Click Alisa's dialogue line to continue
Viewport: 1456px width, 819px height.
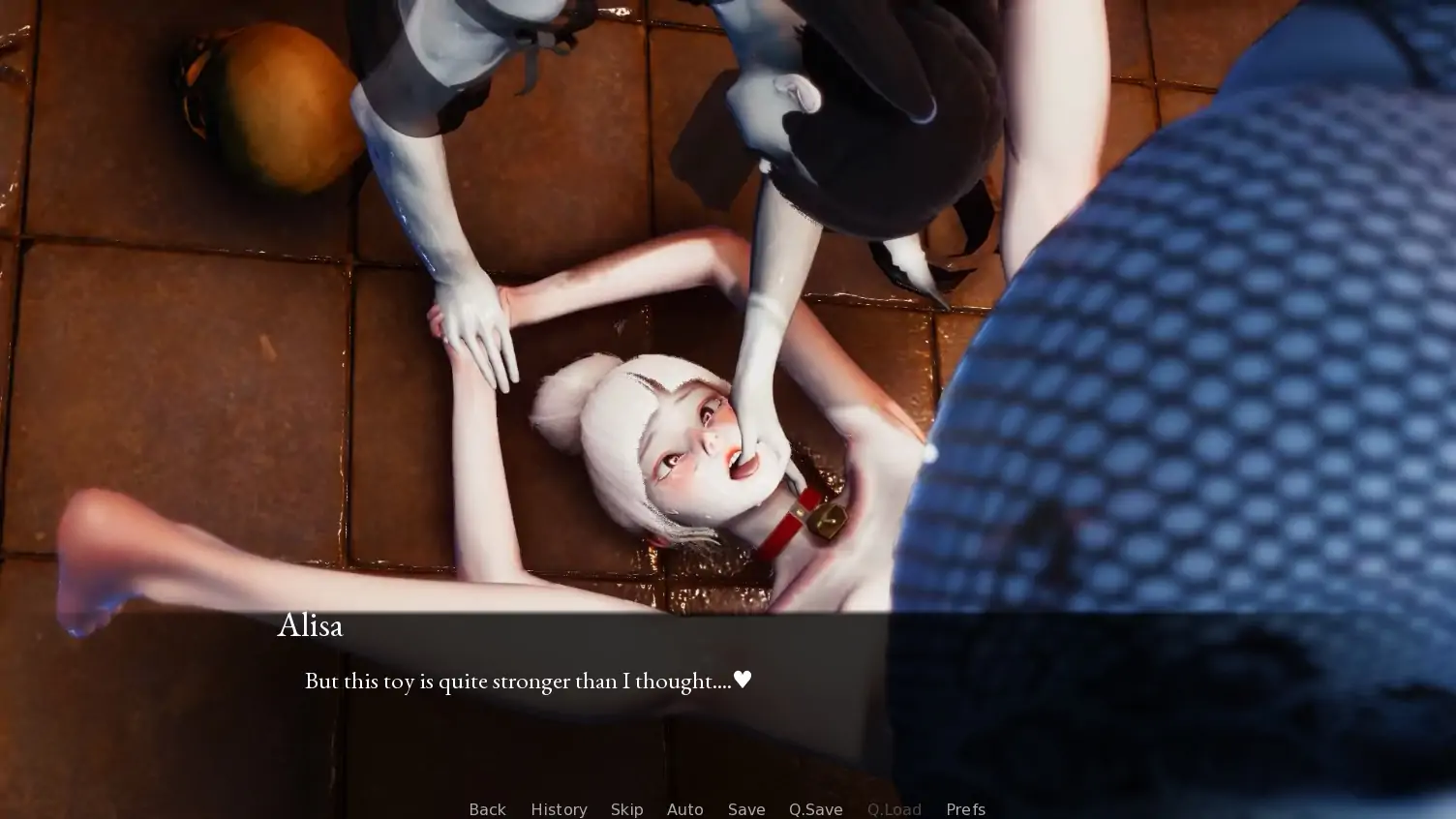[x=528, y=681]
